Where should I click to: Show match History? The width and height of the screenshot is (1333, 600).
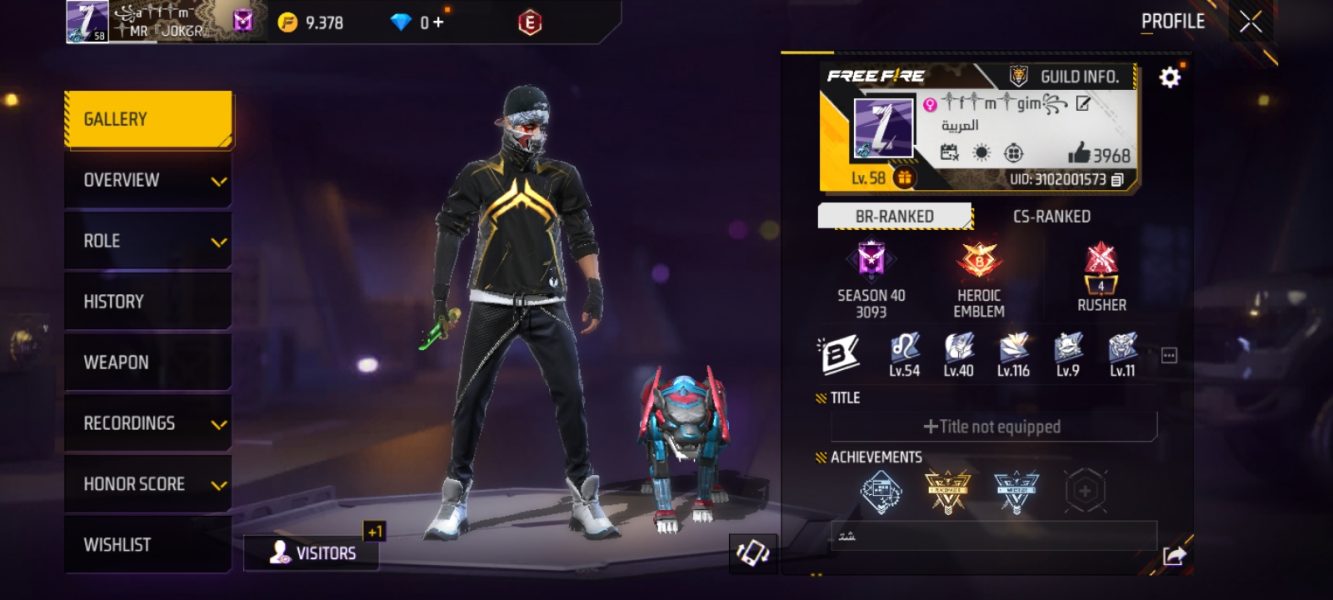[x=148, y=301]
